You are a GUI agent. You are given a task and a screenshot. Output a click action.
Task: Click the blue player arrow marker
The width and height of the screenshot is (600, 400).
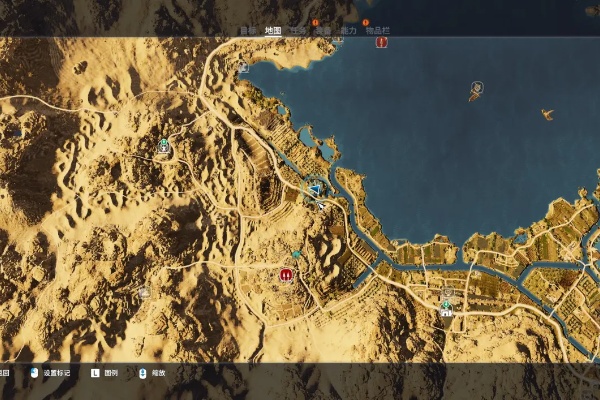tap(316, 188)
